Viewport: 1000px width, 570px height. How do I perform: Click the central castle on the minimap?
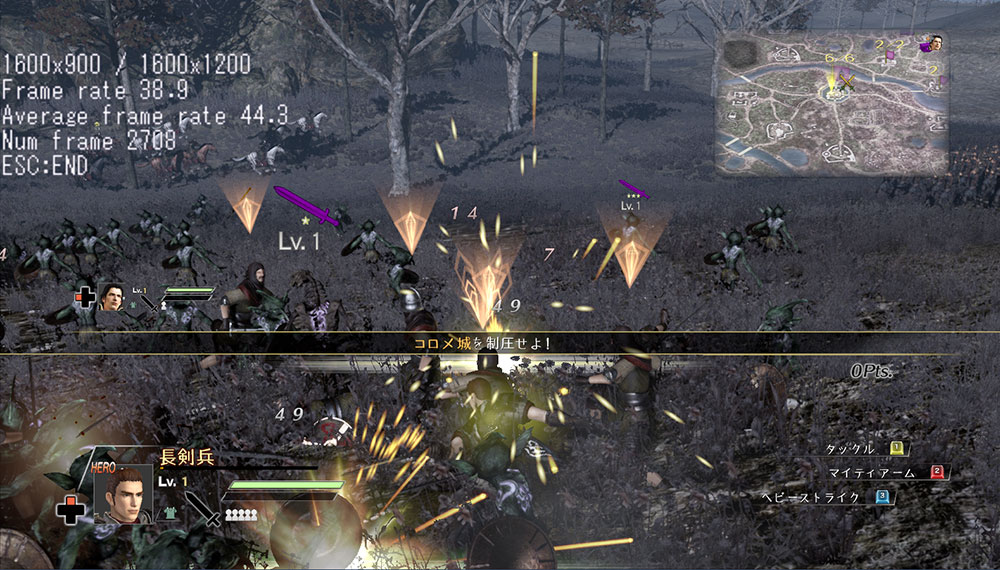(832, 93)
